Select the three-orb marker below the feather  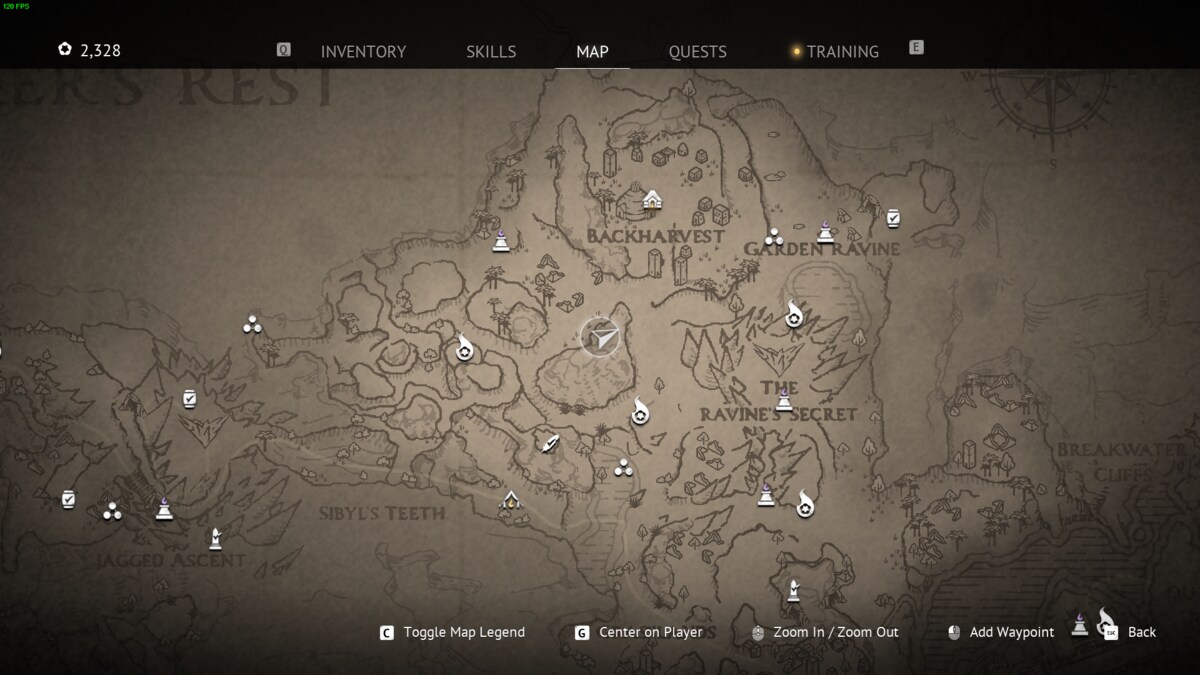pos(624,467)
